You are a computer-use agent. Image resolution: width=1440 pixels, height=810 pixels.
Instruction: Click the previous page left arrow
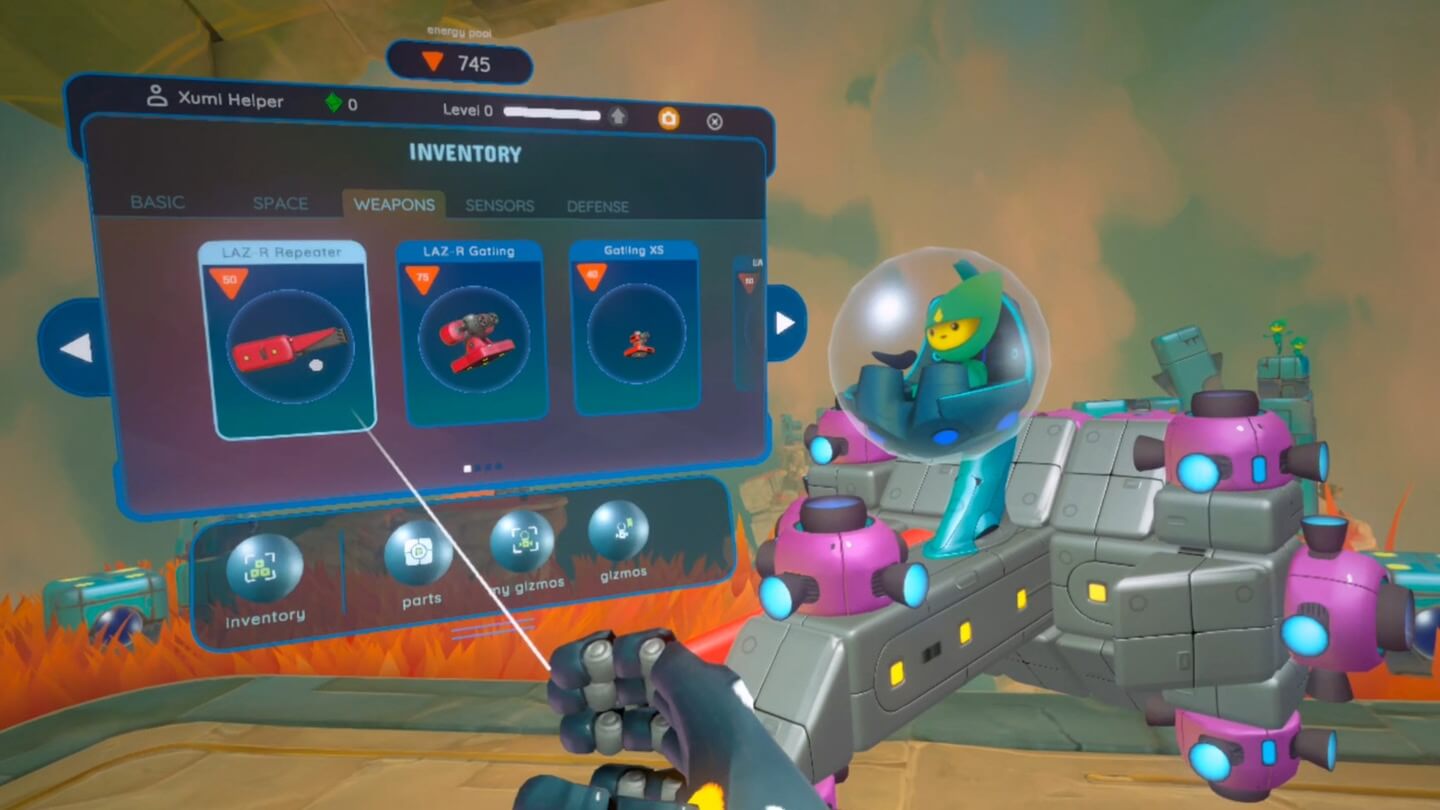click(x=76, y=348)
